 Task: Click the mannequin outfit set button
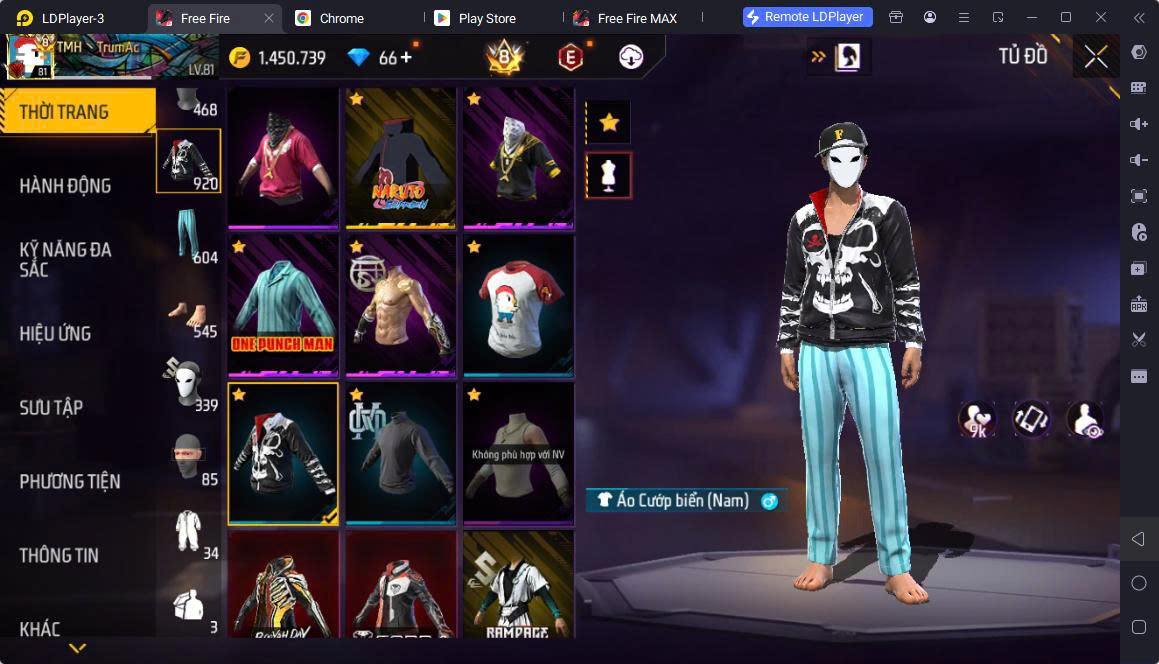pos(609,175)
